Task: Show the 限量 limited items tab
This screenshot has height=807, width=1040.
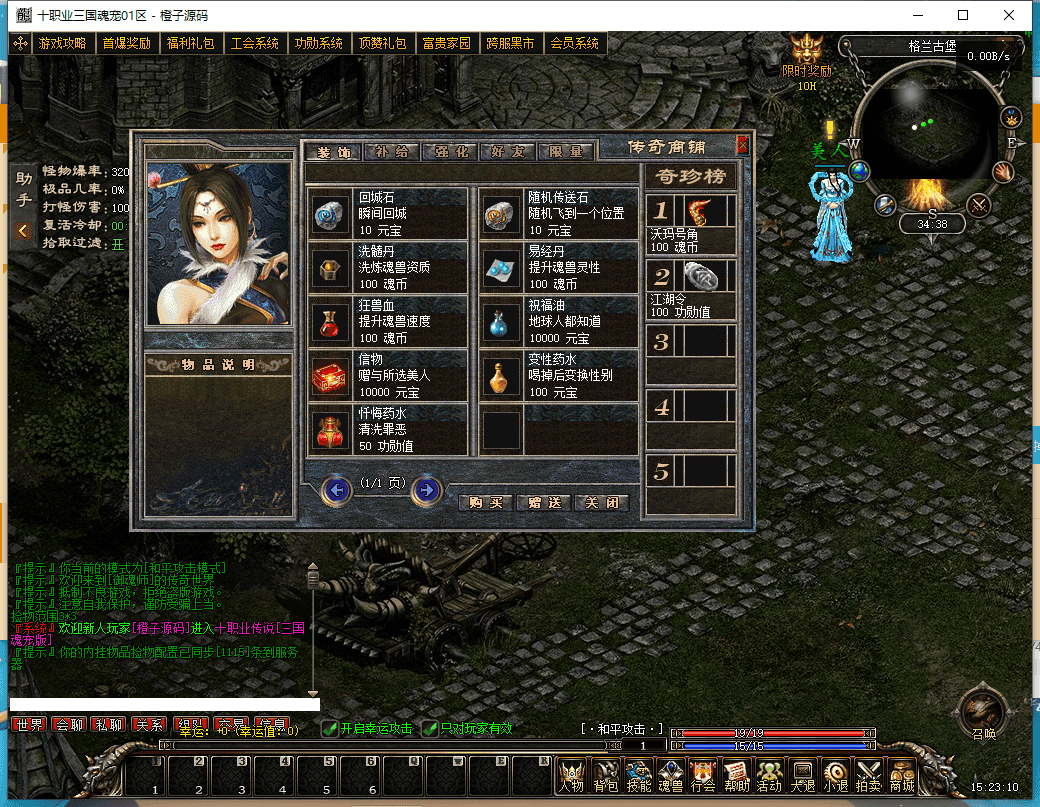Action: 566,152
